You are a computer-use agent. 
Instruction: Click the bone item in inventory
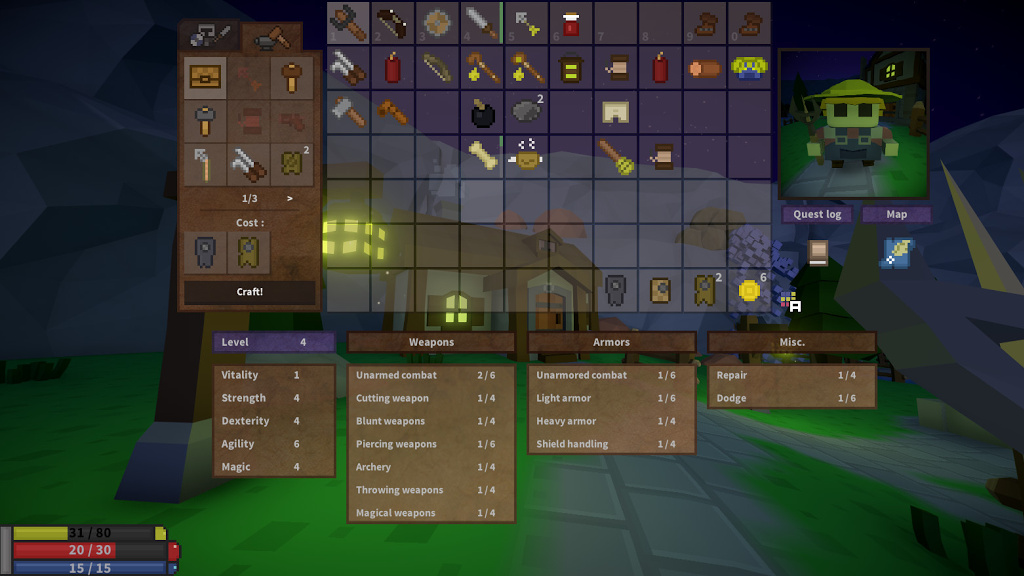point(482,155)
